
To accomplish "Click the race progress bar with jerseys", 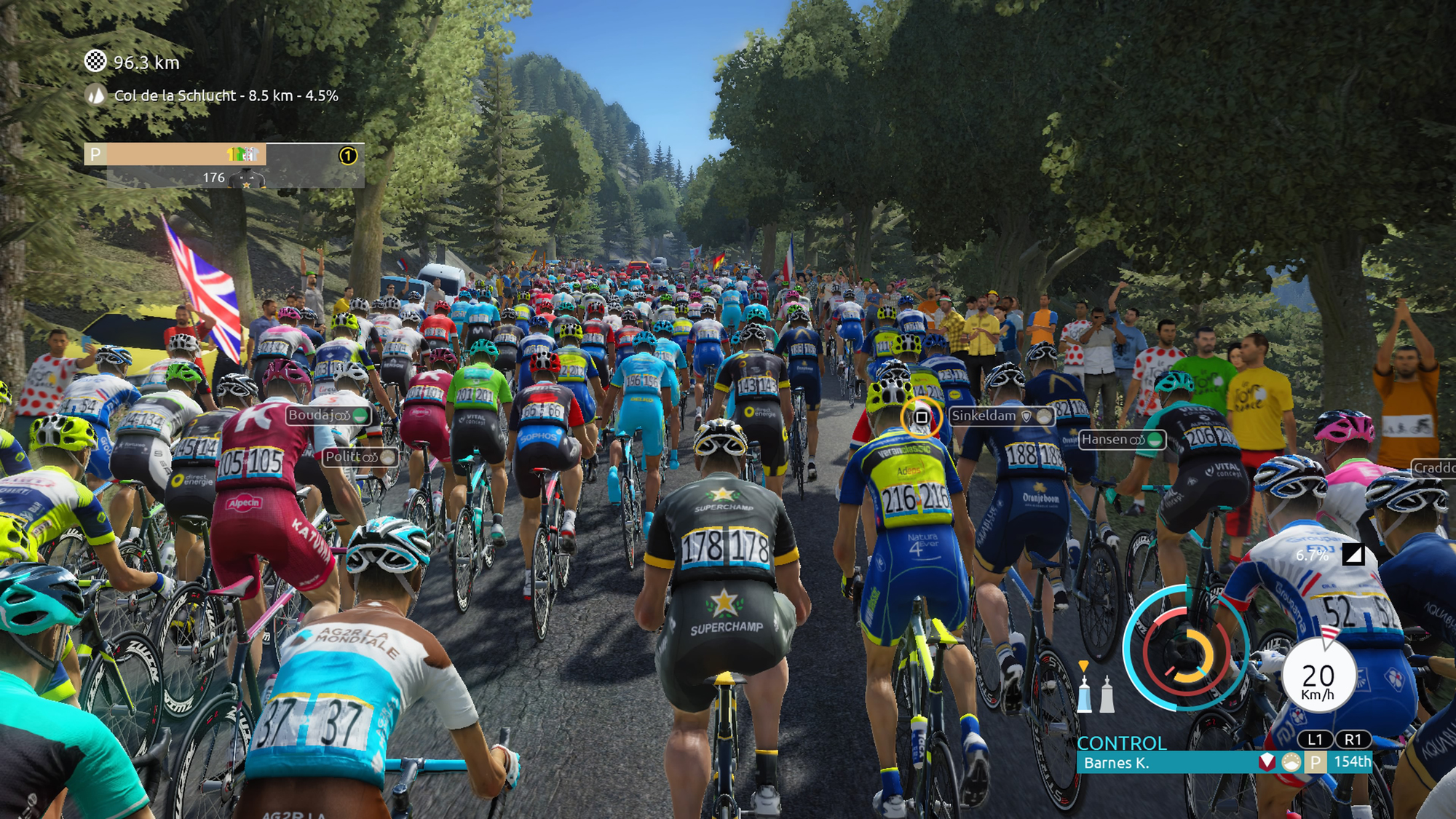I will (x=223, y=155).
